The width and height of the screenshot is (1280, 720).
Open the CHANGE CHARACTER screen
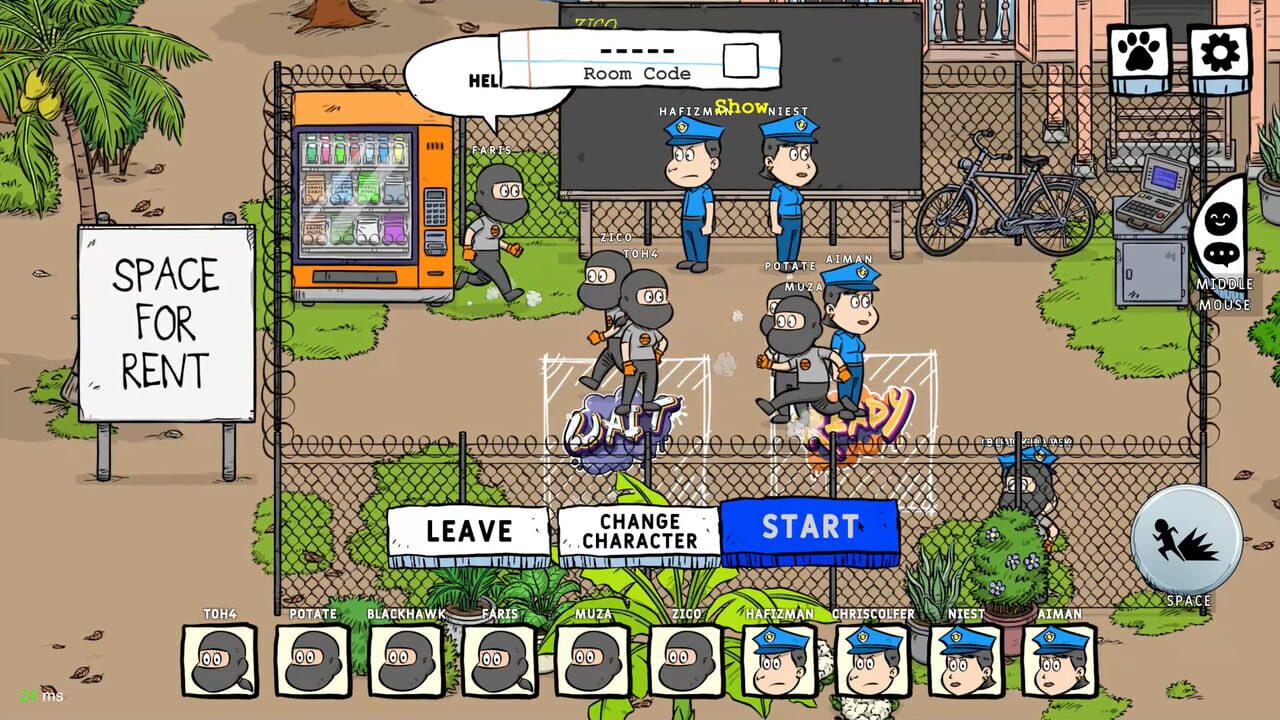click(x=640, y=531)
